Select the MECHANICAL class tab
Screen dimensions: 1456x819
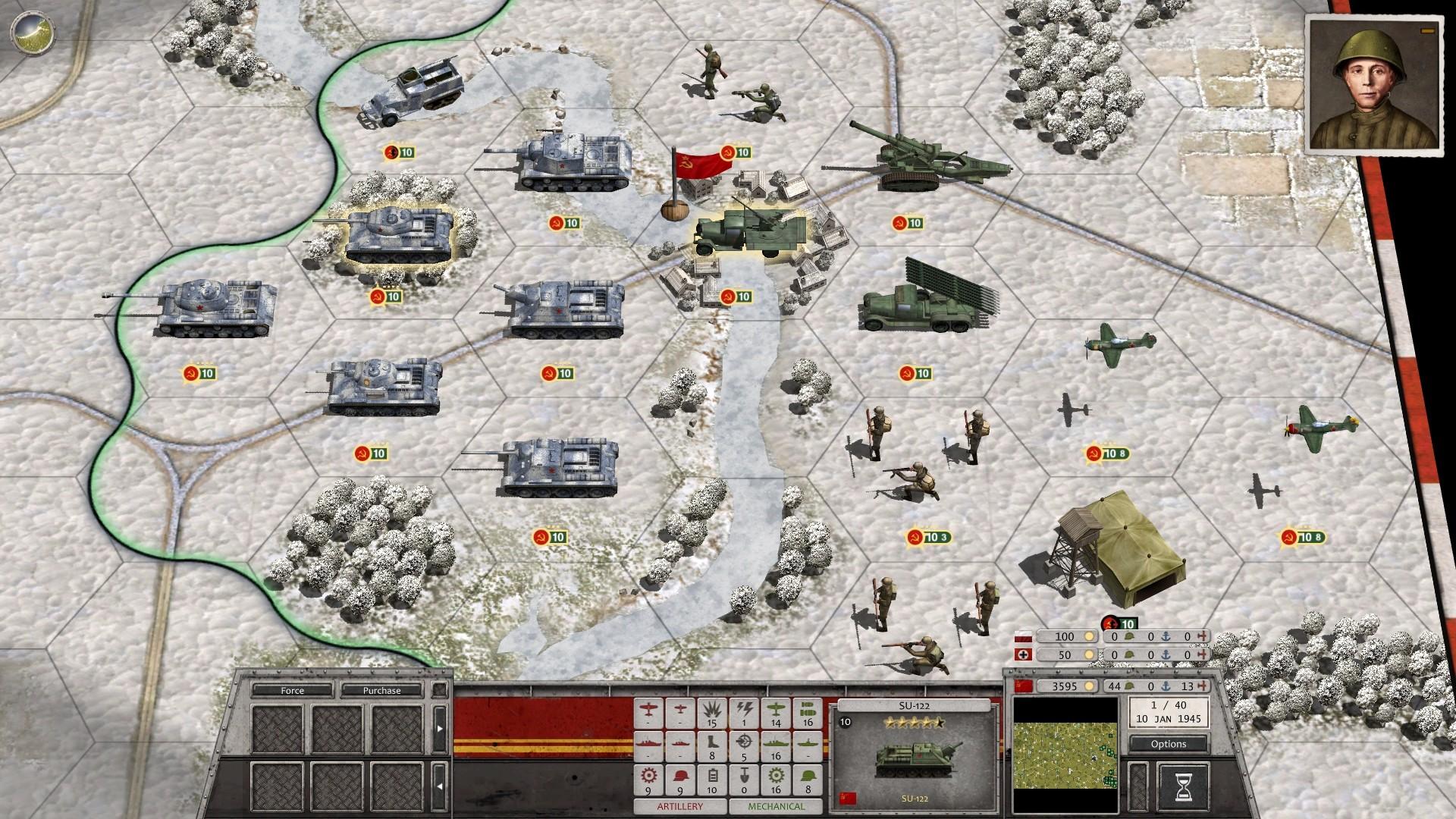pyautogui.click(x=776, y=806)
